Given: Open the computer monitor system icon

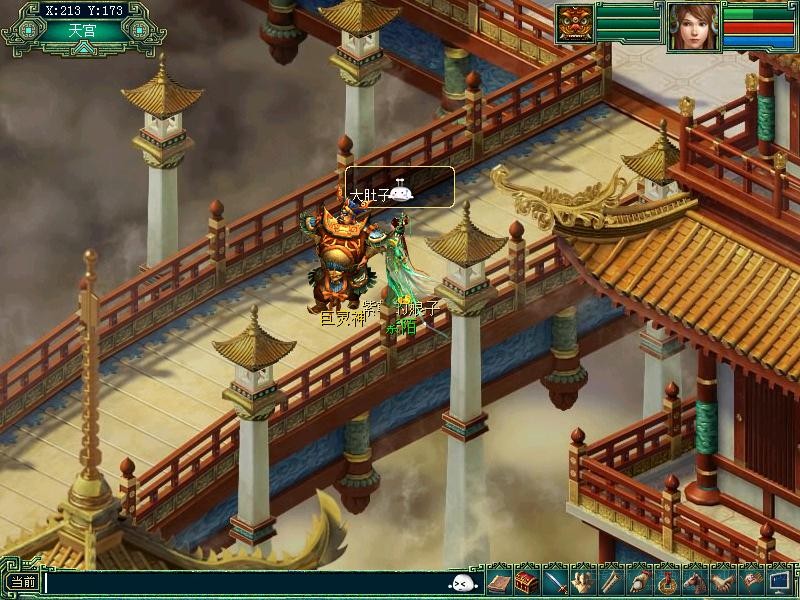Looking at the screenshot, I should coord(778,581).
